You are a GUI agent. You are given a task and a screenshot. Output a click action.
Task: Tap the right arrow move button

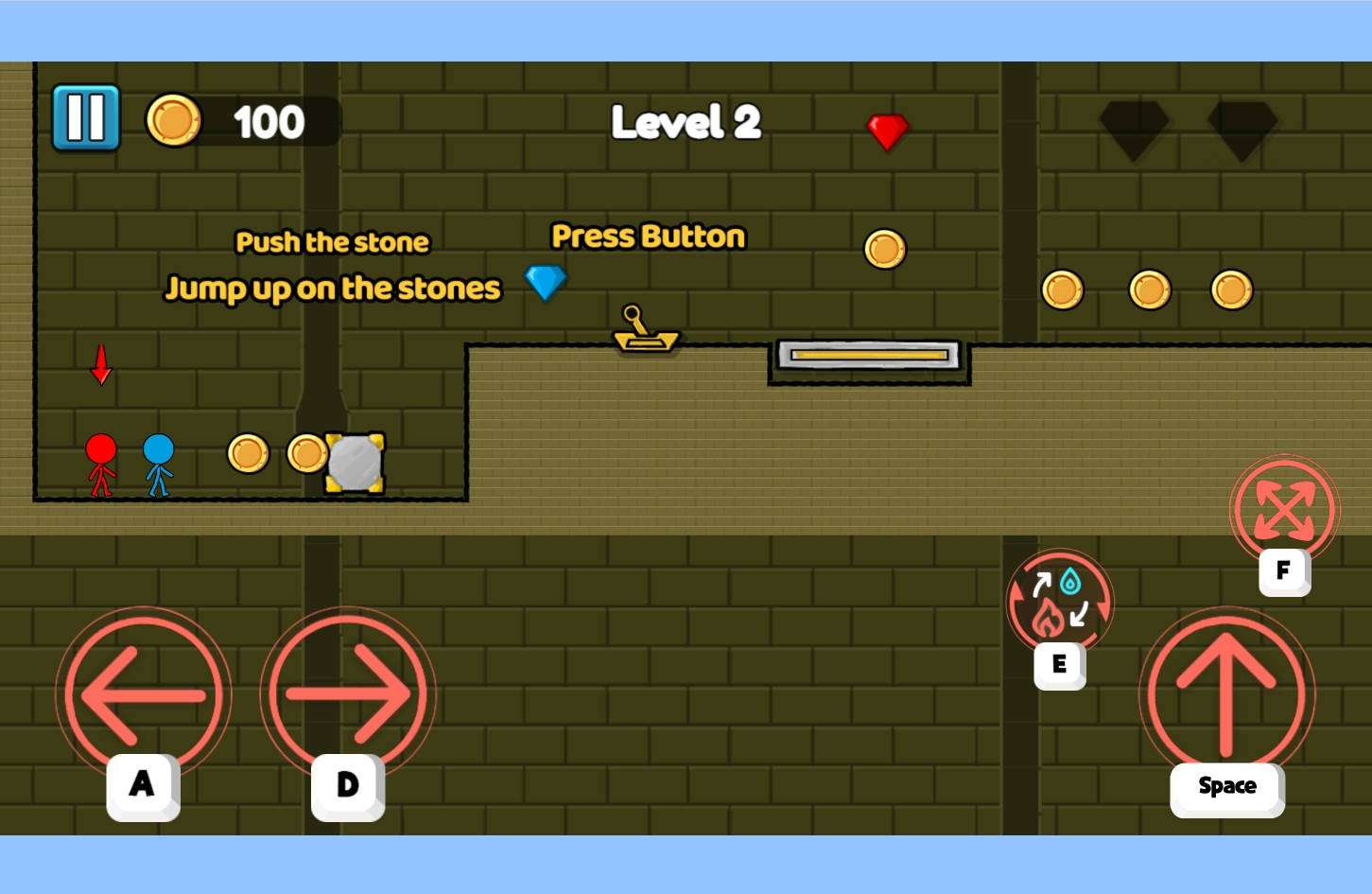point(348,693)
